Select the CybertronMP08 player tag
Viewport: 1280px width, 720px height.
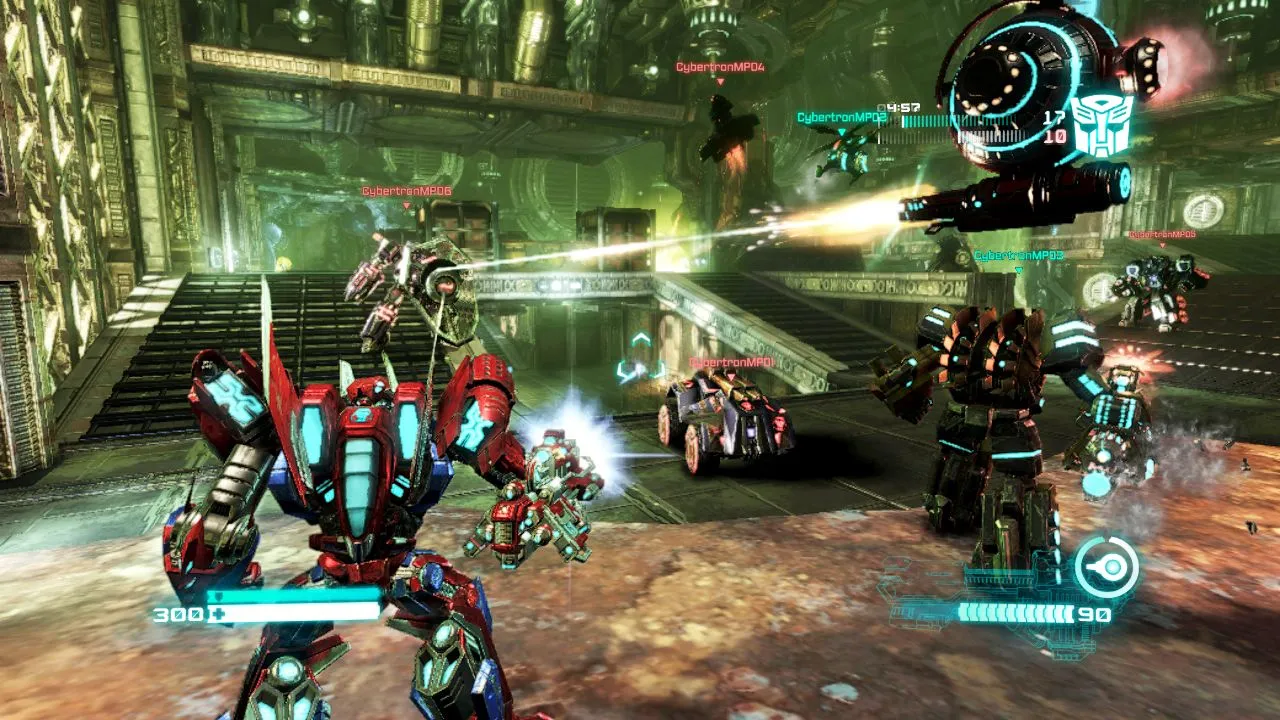click(x=1163, y=235)
